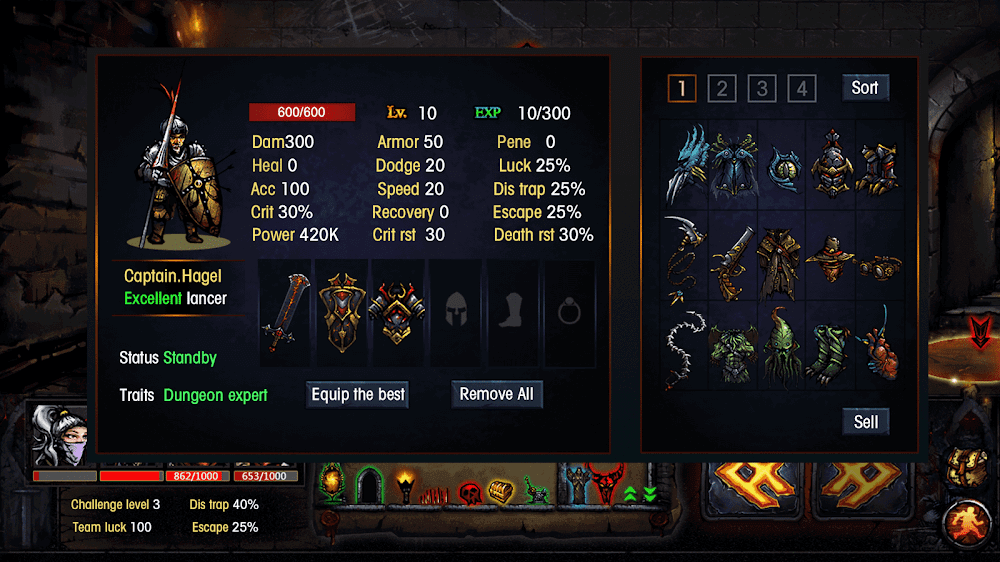Activate the running figure escape button
The height and width of the screenshot is (562, 1000).
coord(966,521)
